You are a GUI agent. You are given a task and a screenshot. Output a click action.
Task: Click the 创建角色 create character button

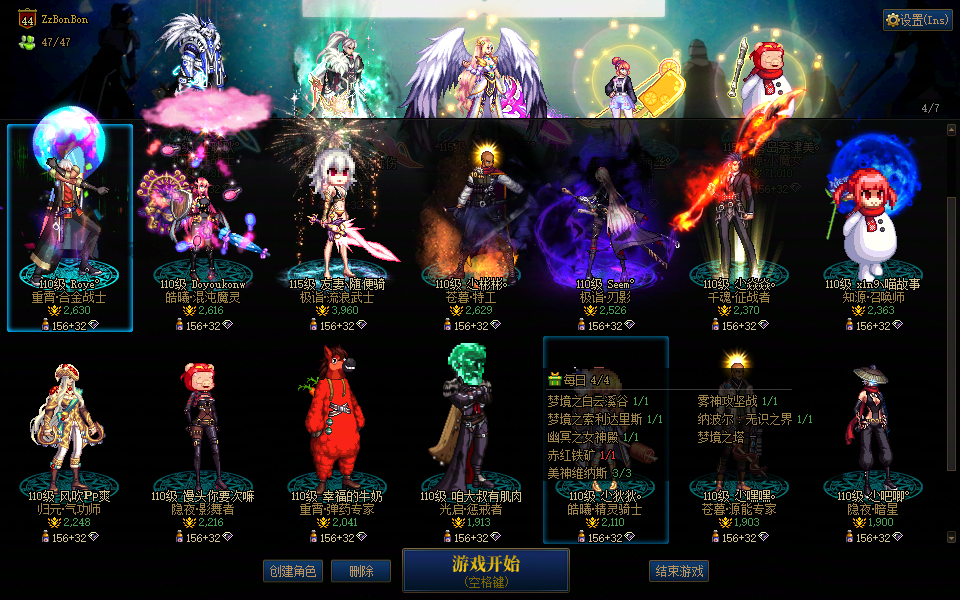[292, 571]
